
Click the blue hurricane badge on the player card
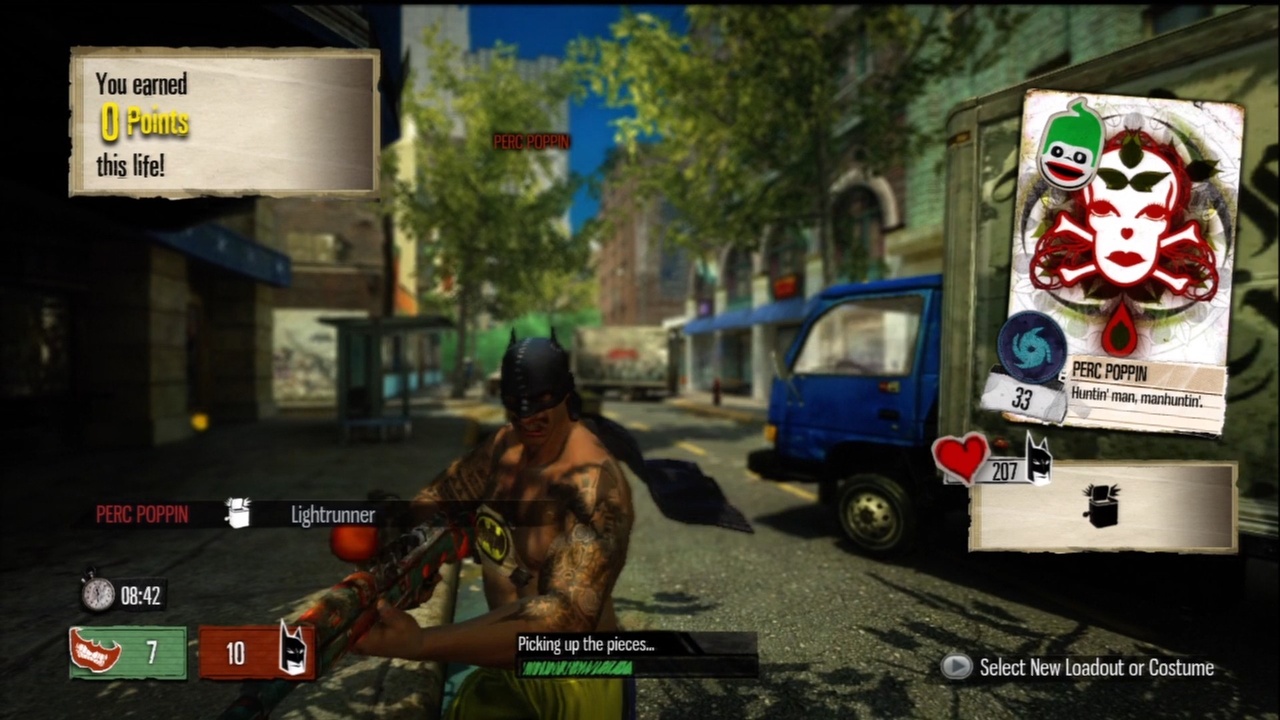pyautogui.click(x=1031, y=350)
